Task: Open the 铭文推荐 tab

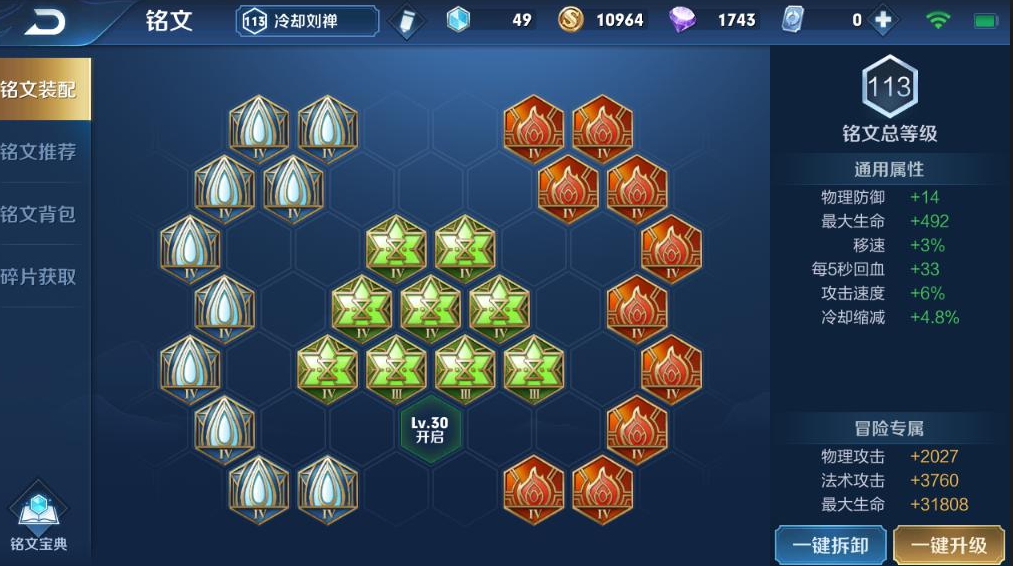Action: 40,152
